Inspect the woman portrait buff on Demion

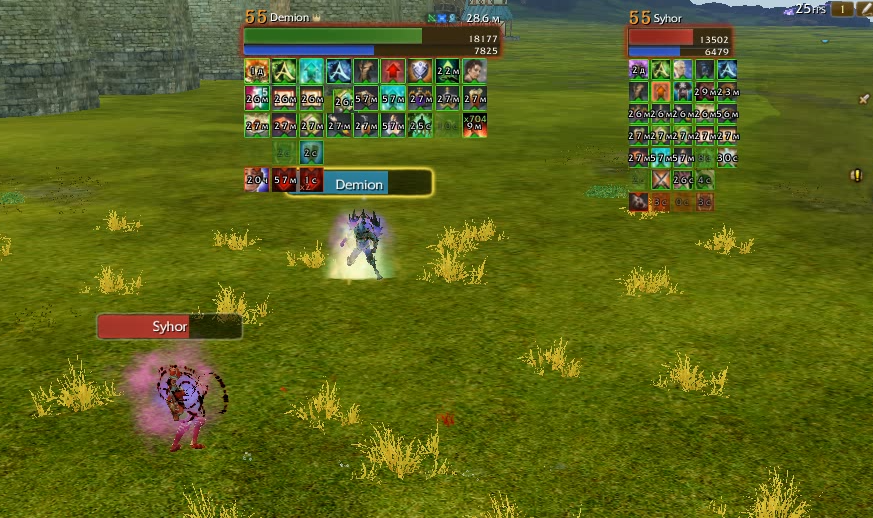point(475,71)
